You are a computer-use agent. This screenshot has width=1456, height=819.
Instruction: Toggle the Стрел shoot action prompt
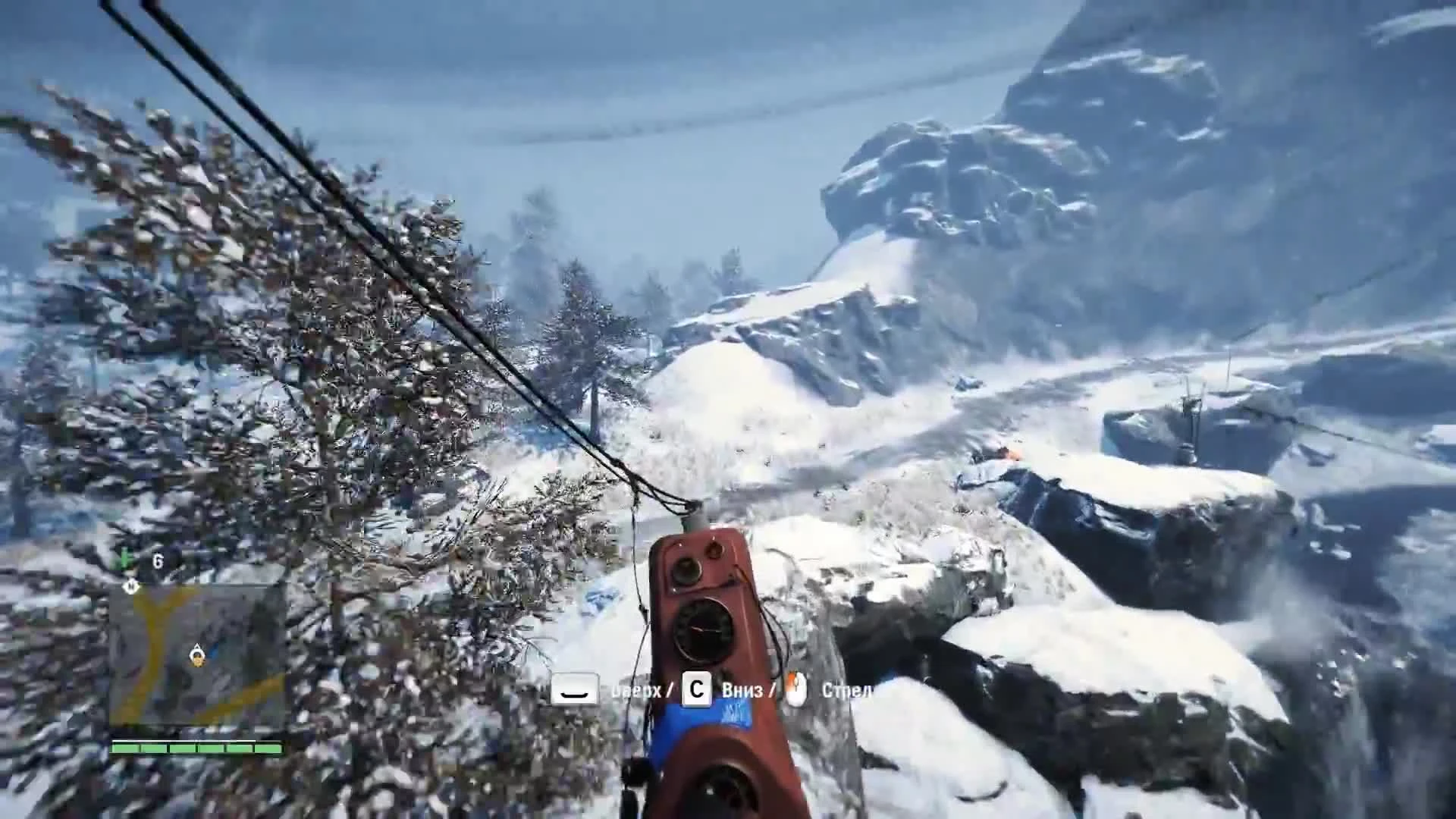click(x=846, y=692)
